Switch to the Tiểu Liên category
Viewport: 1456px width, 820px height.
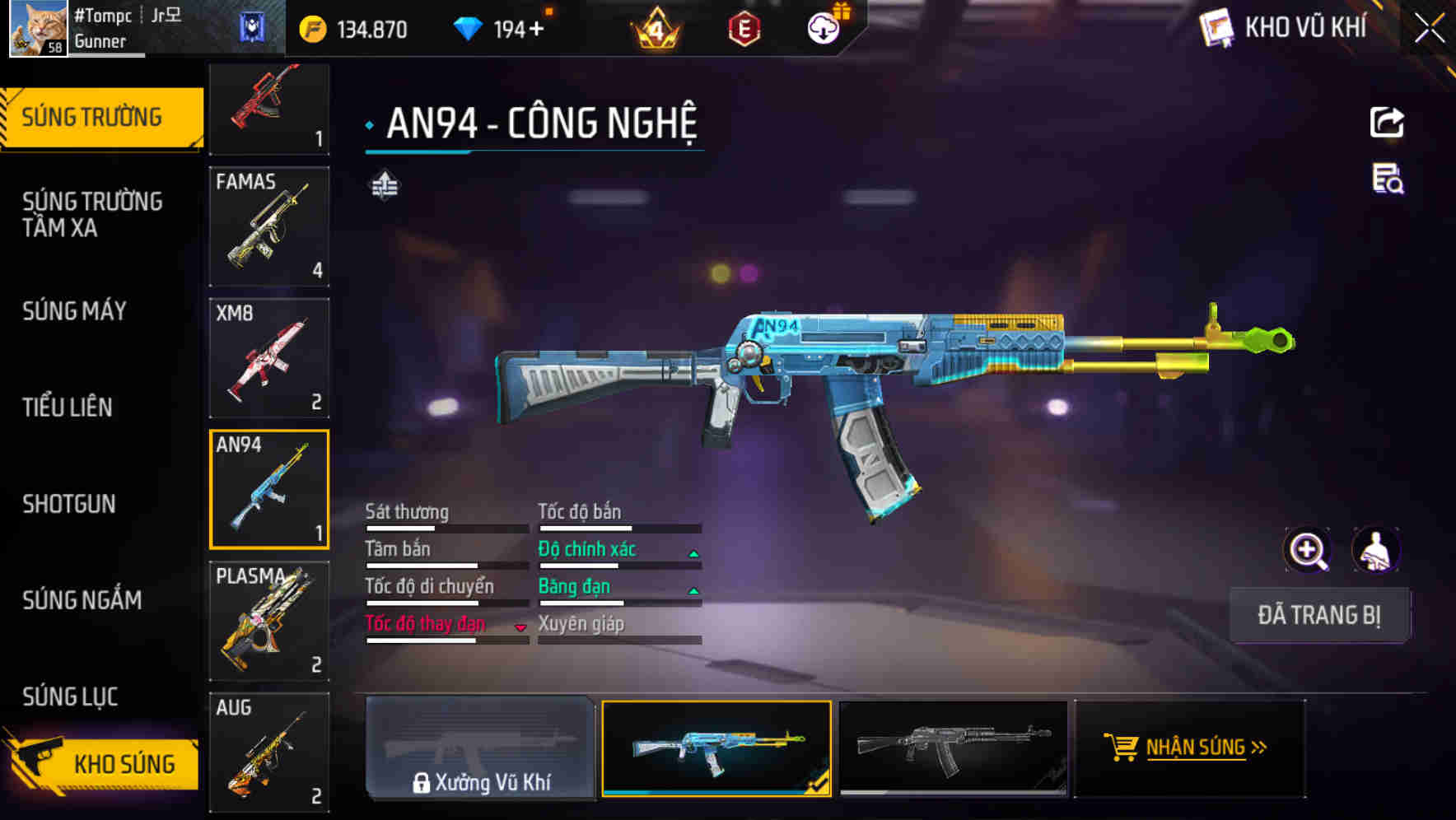point(68,407)
